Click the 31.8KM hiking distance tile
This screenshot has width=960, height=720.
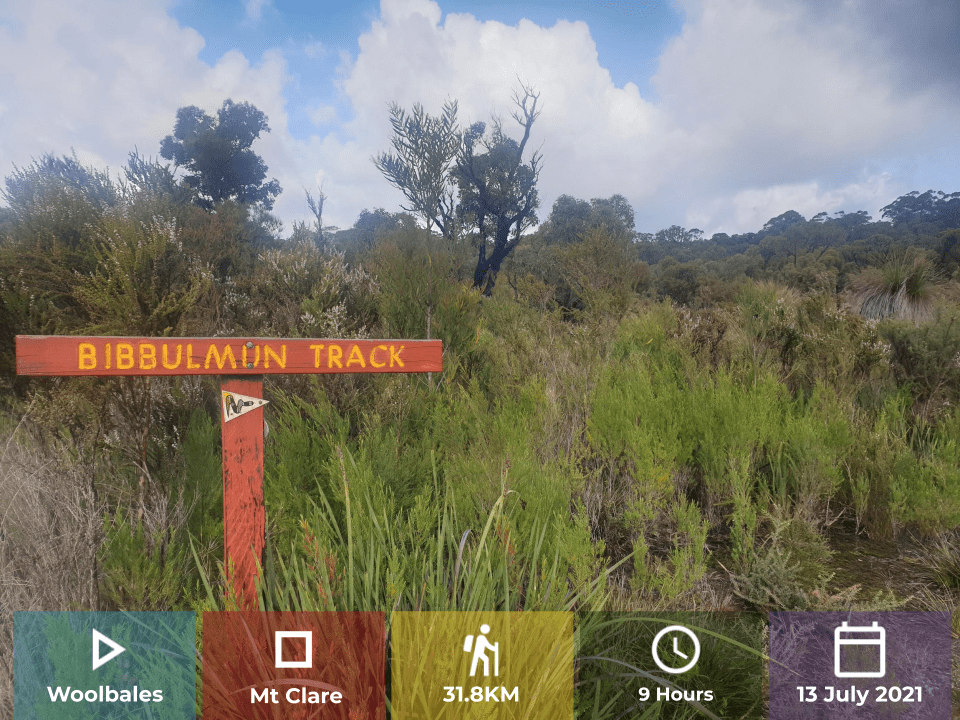pos(482,665)
